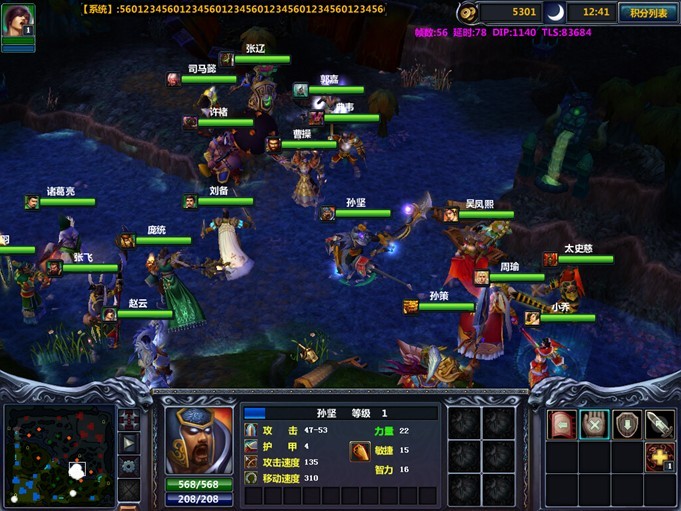This screenshot has width=681, height=511.
Task: Select the hero icon in top-left corner
Action: (x=17, y=20)
